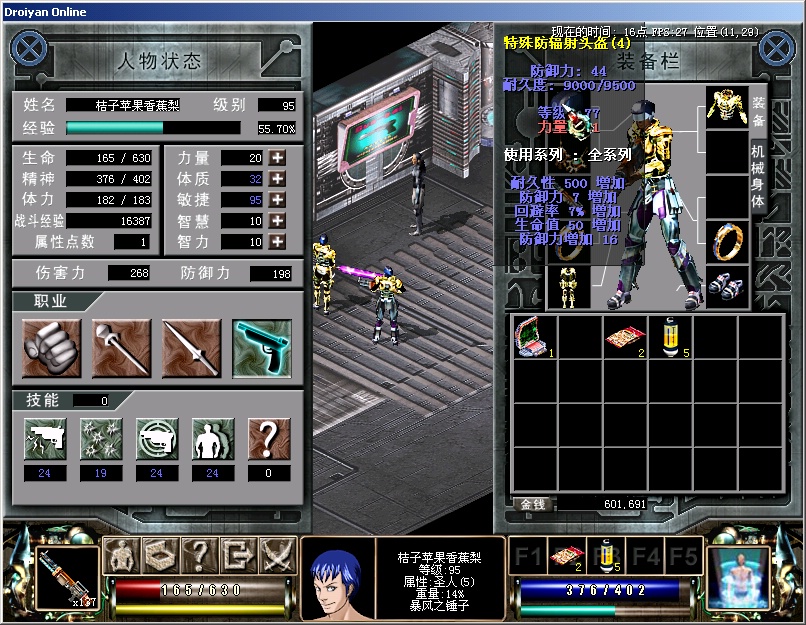
Task: Select the green and red case item
Action: point(530,338)
